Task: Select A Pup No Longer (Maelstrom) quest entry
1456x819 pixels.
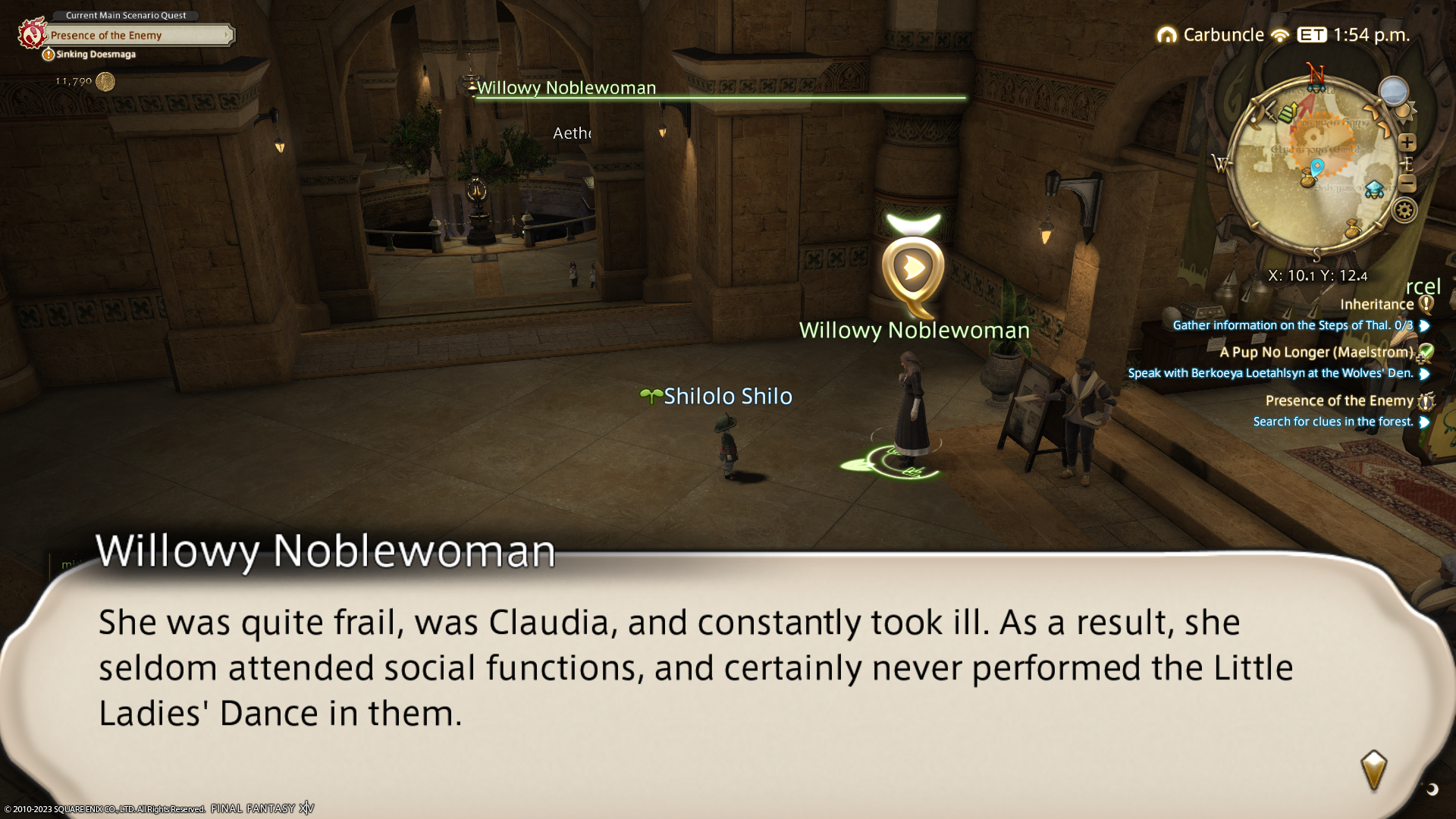Action: click(1316, 352)
